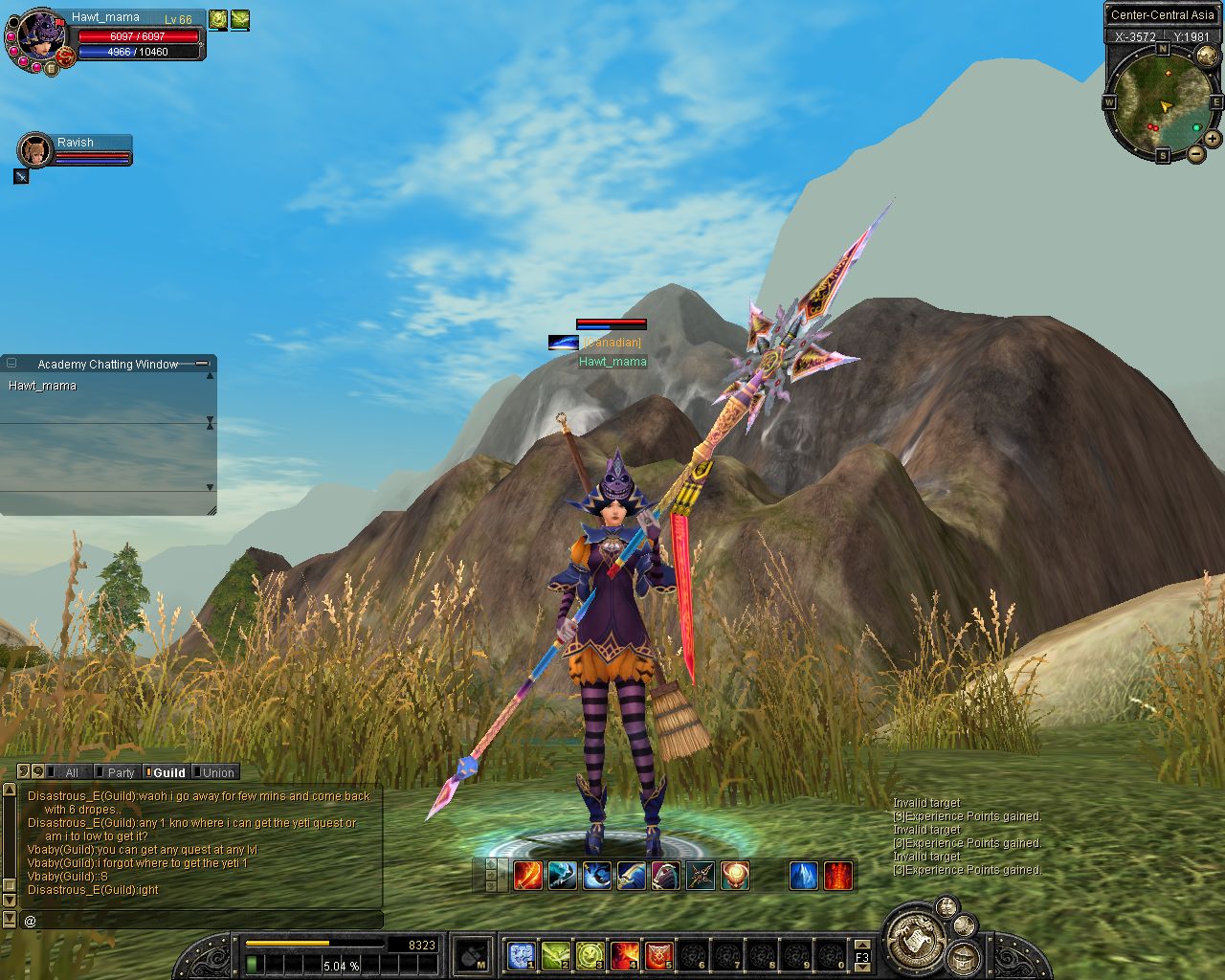This screenshot has width=1225, height=980.
Task: Toggle the mouse mode button marked M
Action: click(x=473, y=955)
